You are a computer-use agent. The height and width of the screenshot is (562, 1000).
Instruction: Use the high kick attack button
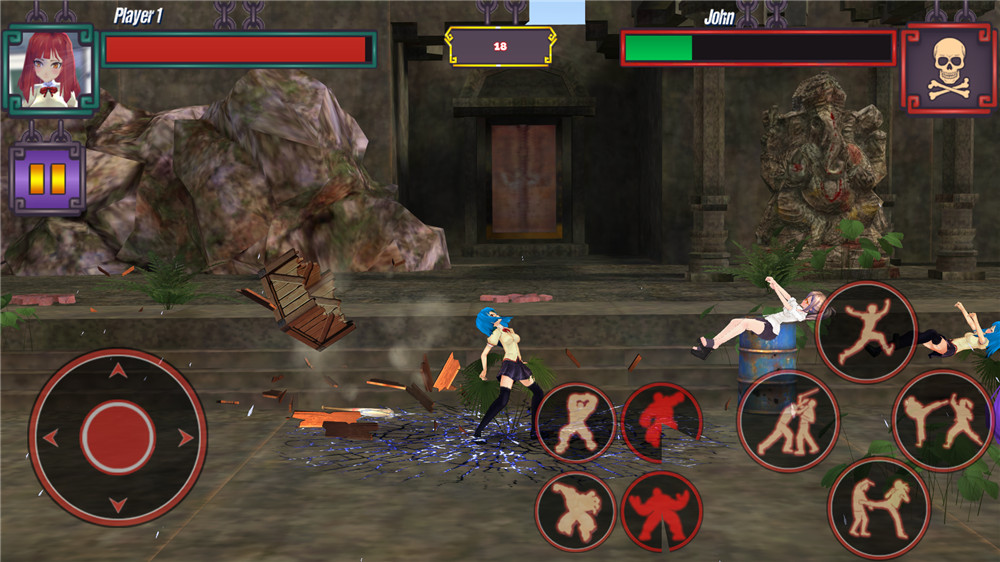tap(942, 420)
